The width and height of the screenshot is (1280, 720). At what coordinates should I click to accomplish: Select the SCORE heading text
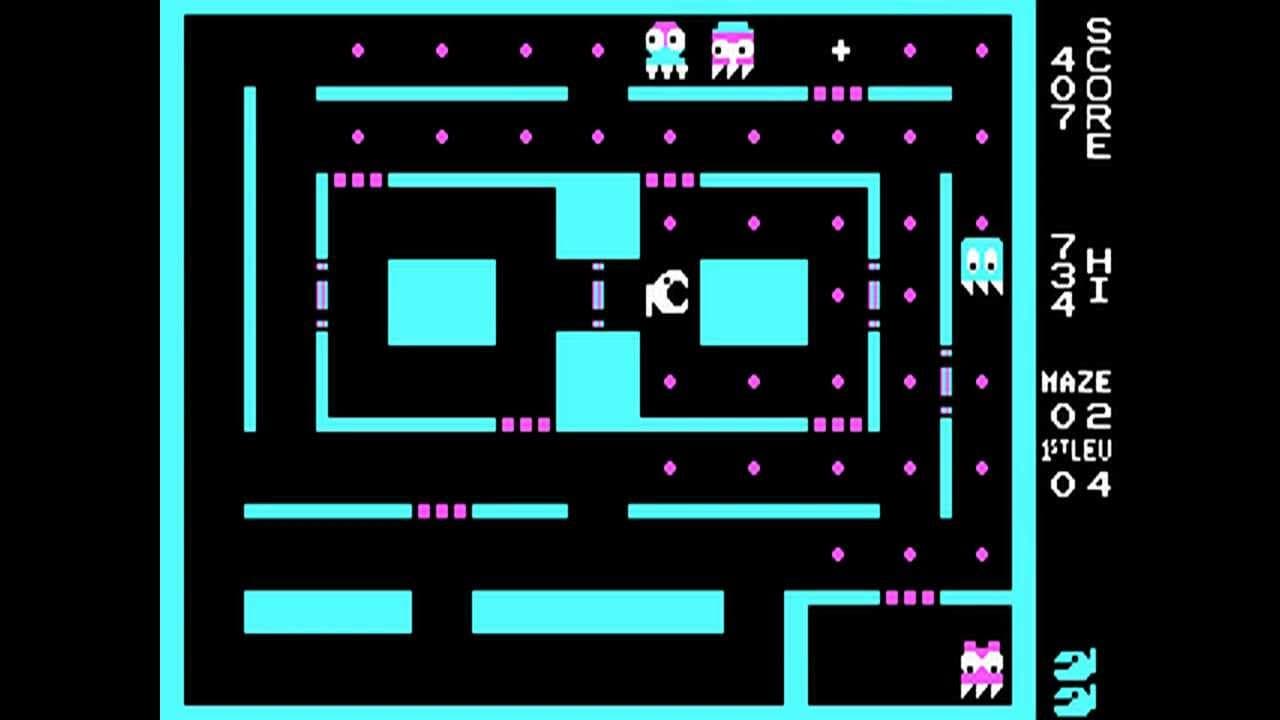(x=1100, y=85)
